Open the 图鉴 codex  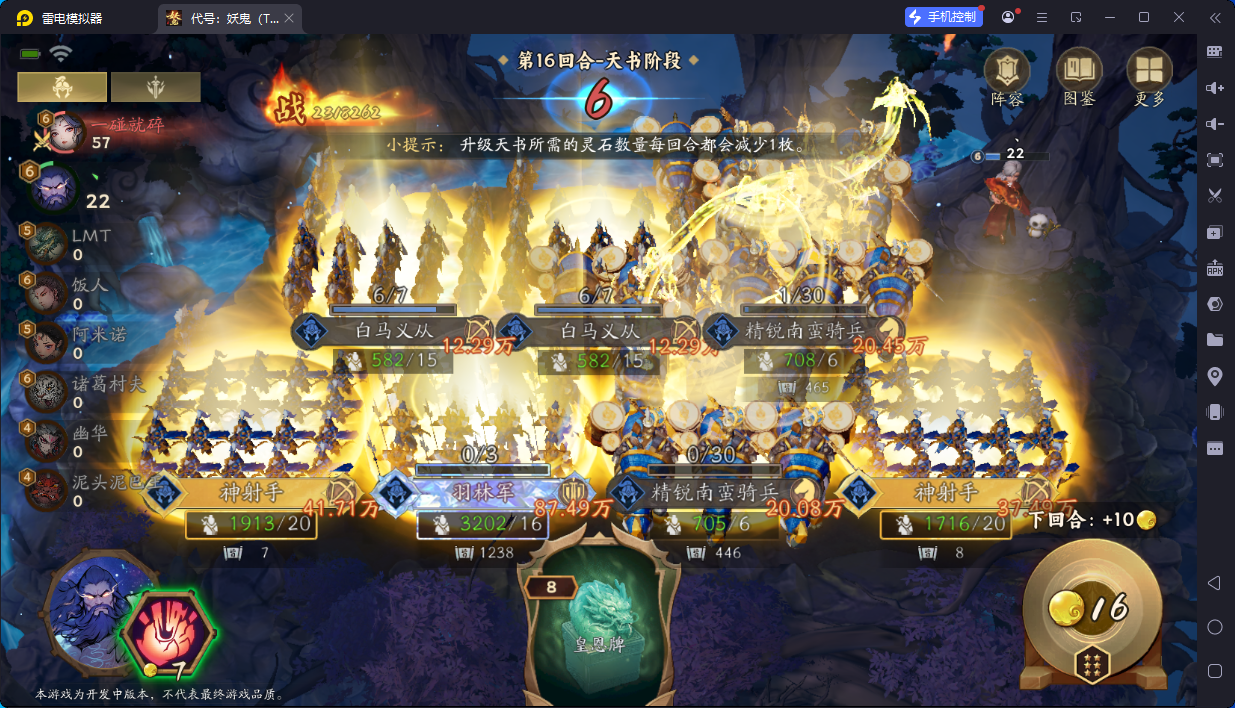pos(1079,75)
